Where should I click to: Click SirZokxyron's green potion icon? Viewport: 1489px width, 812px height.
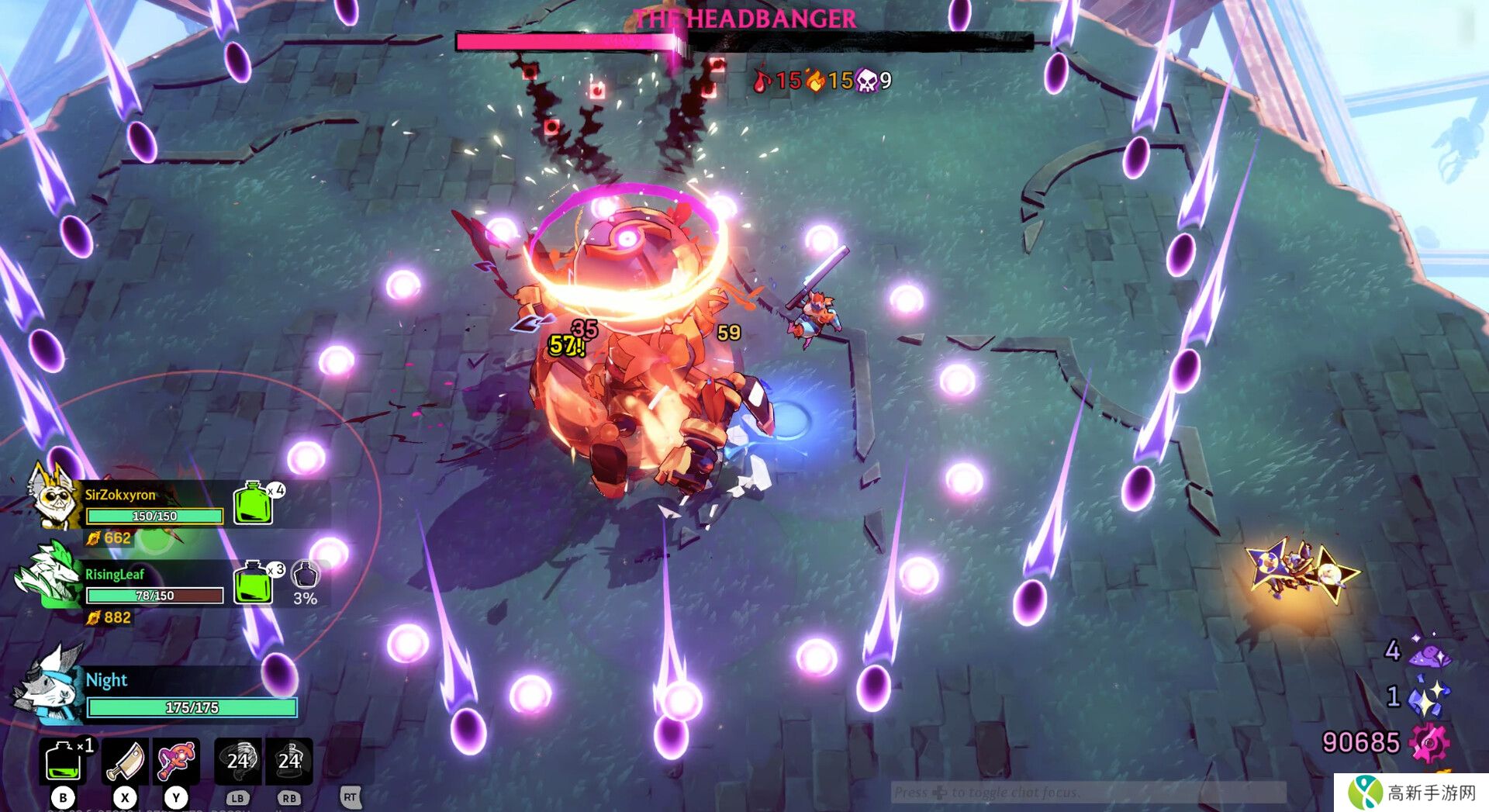click(254, 503)
